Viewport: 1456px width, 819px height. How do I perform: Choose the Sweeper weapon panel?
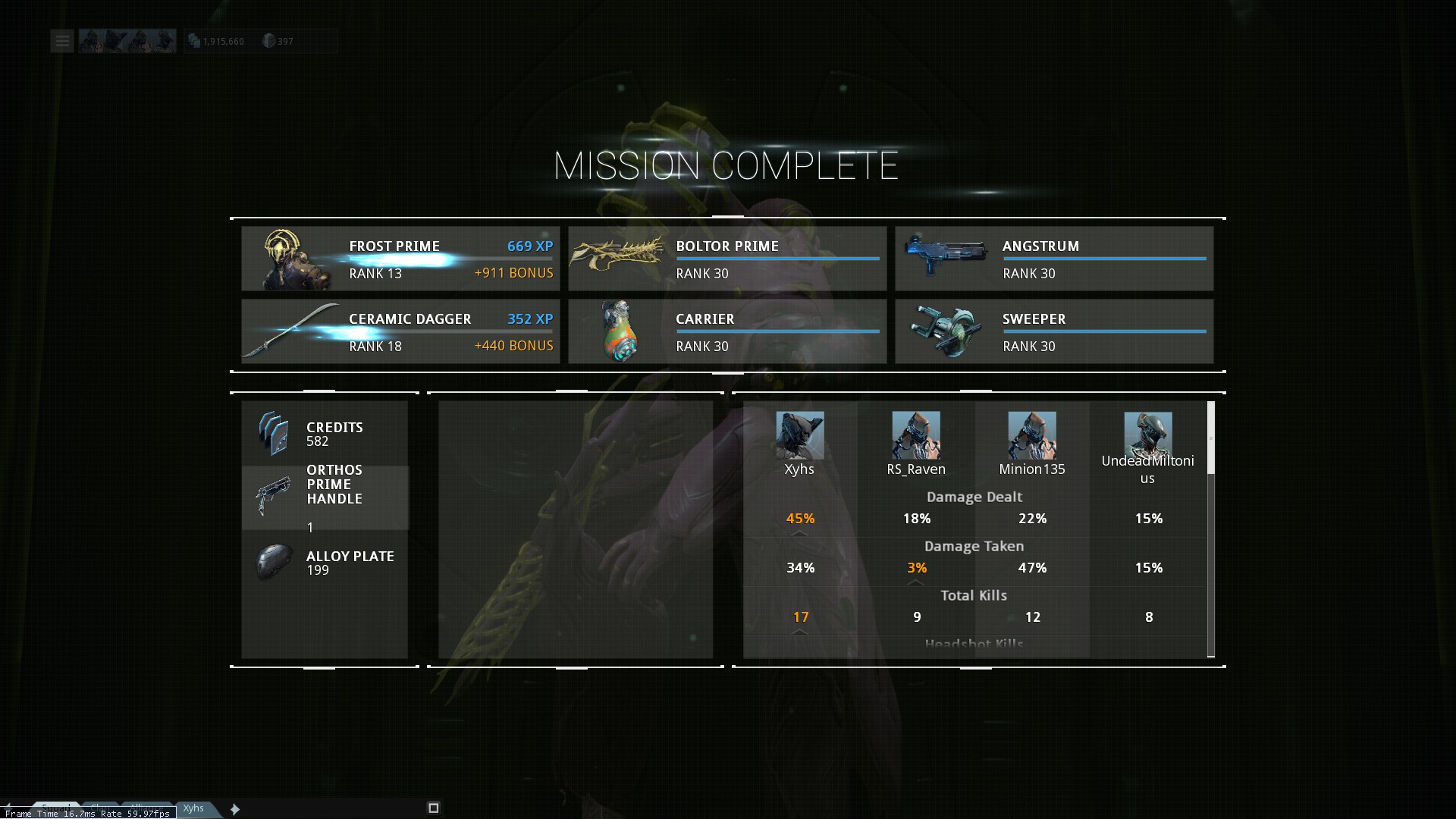(x=1054, y=331)
